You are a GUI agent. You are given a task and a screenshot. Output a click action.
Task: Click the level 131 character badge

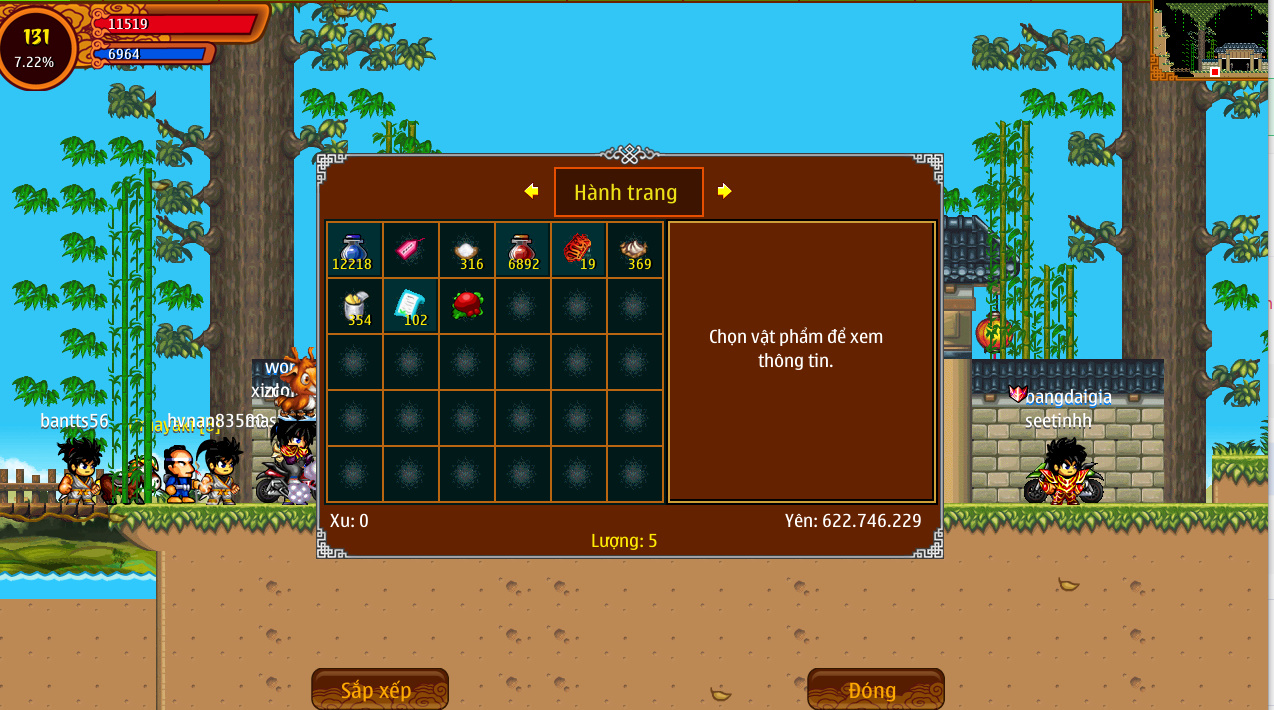coord(36,47)
